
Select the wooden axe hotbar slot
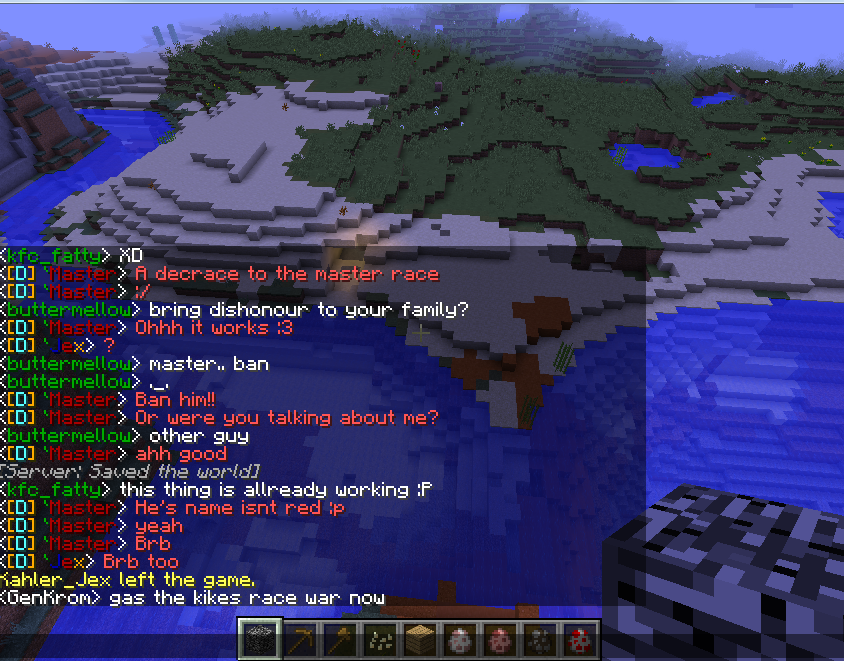[339, 638]
